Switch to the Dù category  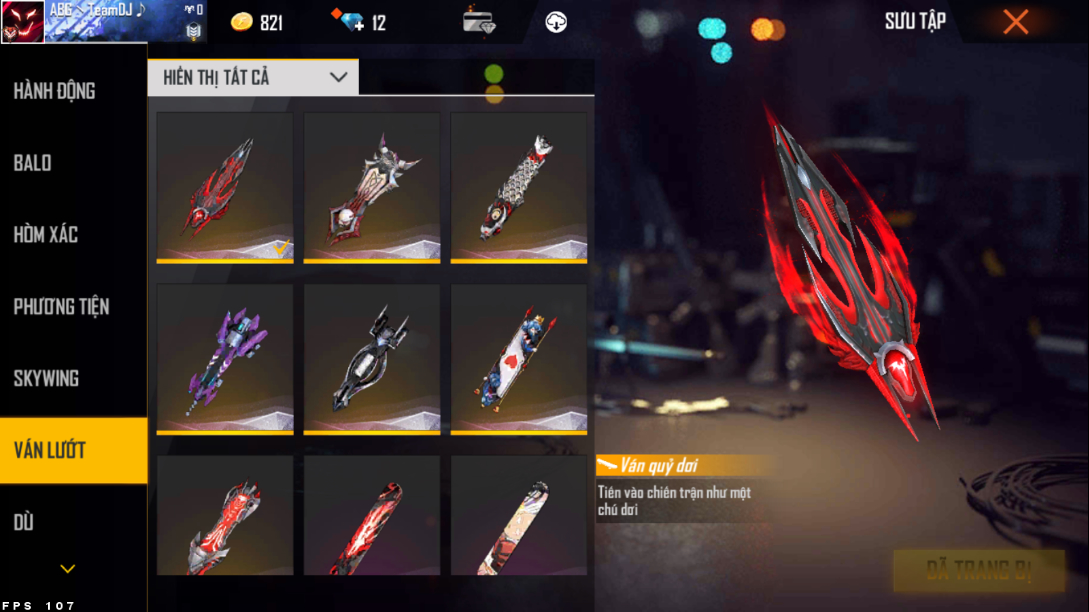[24, 522]
